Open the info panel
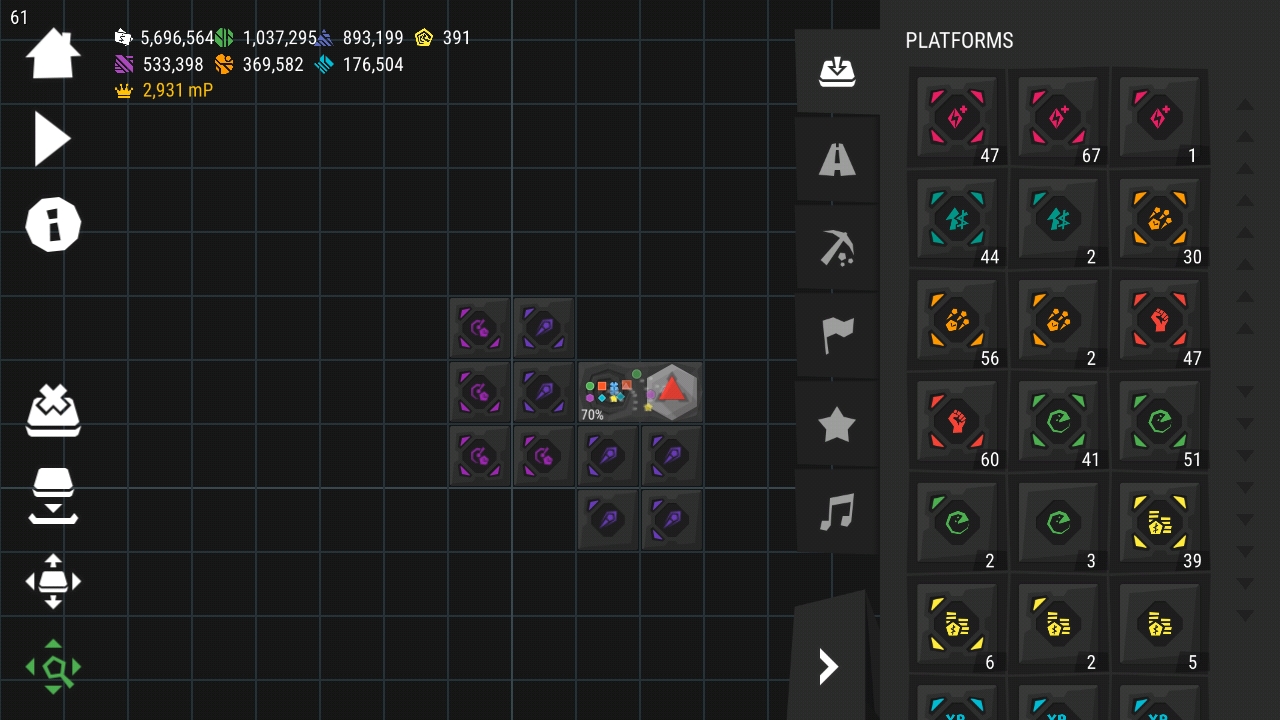 click(52, 224)
